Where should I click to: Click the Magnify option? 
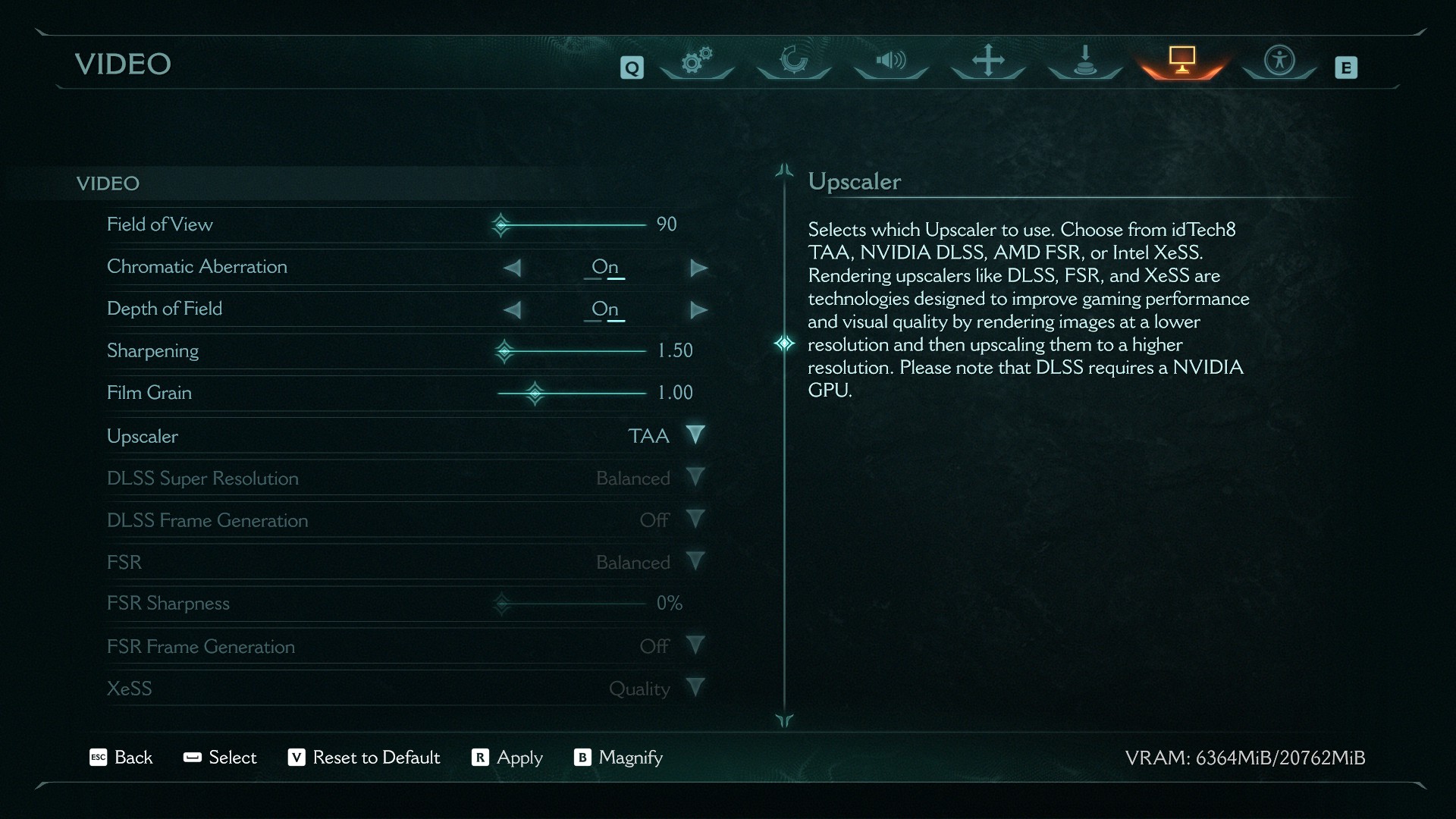click(x=618, y=758)
